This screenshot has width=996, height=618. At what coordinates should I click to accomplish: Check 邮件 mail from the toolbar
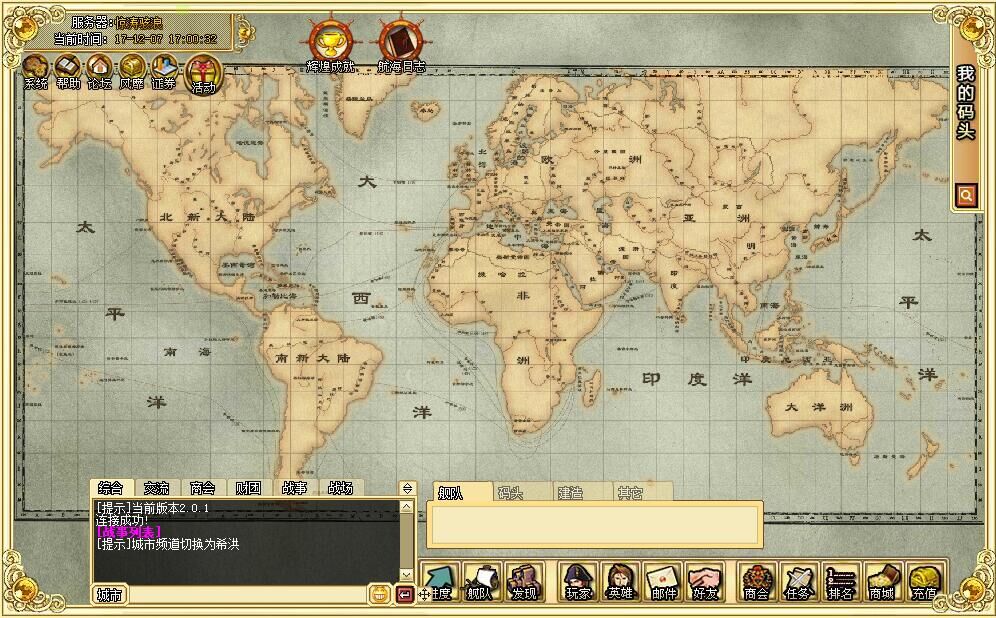pyautogui.click(x=663, y=582)
